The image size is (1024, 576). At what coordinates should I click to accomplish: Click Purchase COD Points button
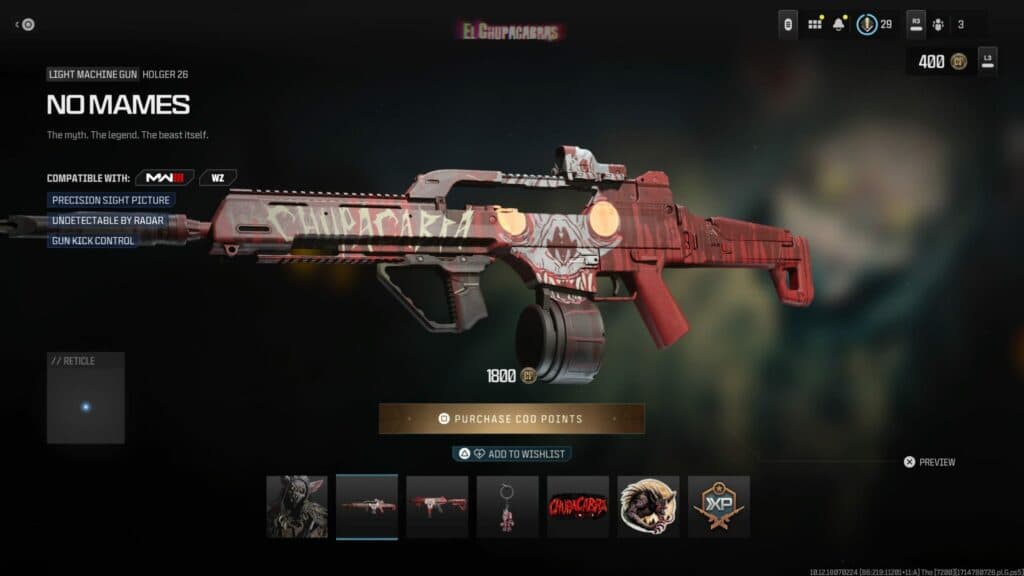[x=511, y=419]
